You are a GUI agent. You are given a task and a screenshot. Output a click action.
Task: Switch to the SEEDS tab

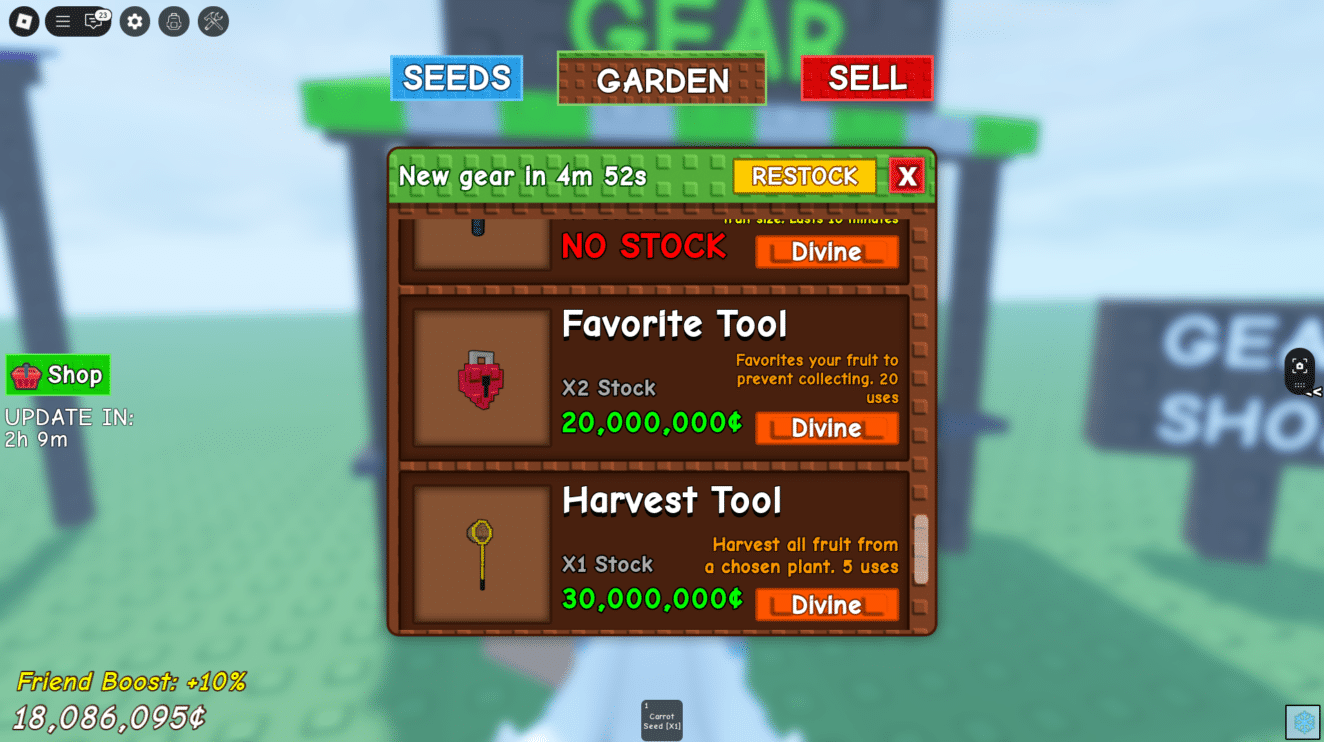[456, 78]
